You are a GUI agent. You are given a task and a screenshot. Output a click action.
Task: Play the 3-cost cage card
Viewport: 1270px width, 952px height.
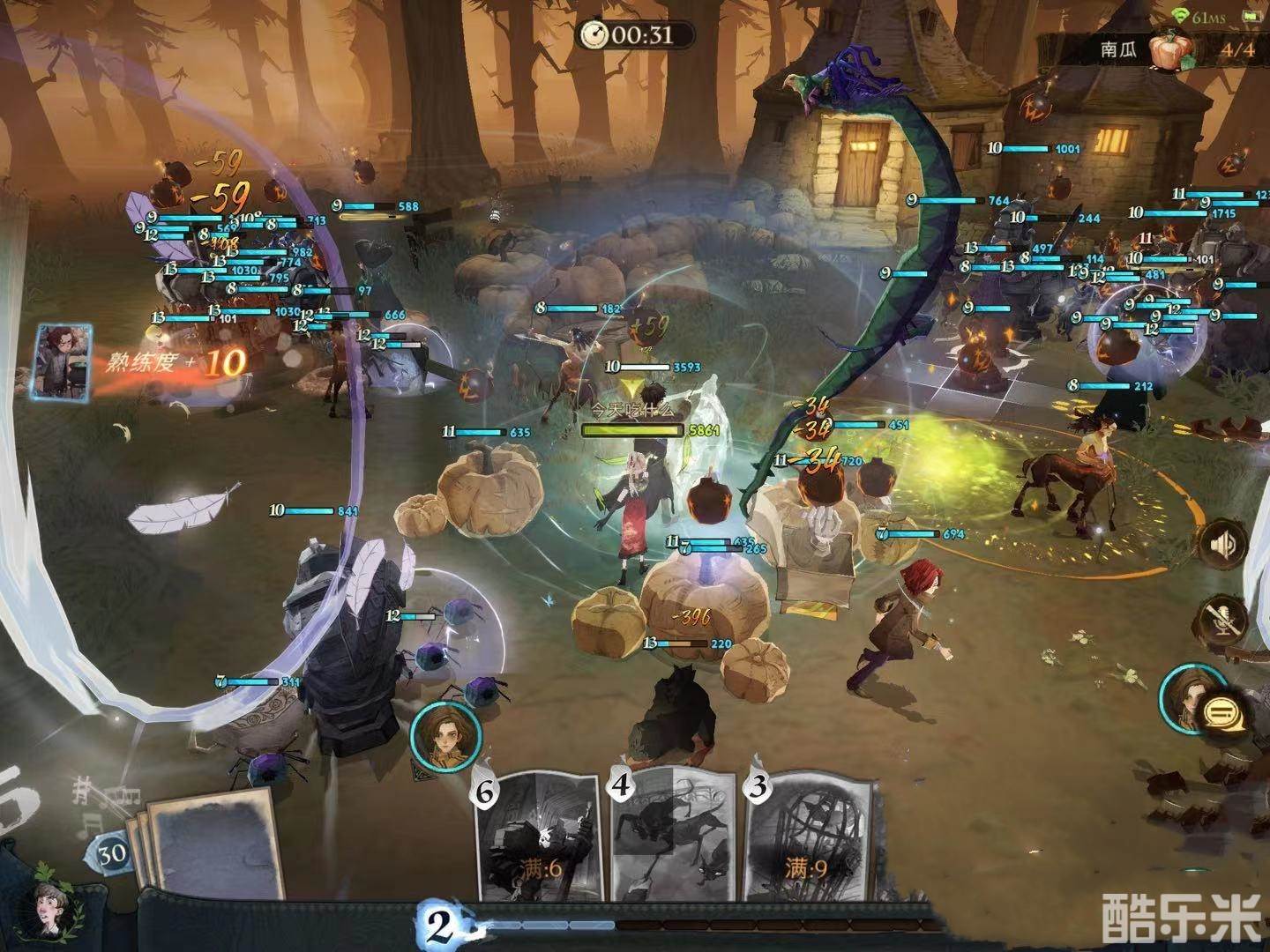(810, 837)
